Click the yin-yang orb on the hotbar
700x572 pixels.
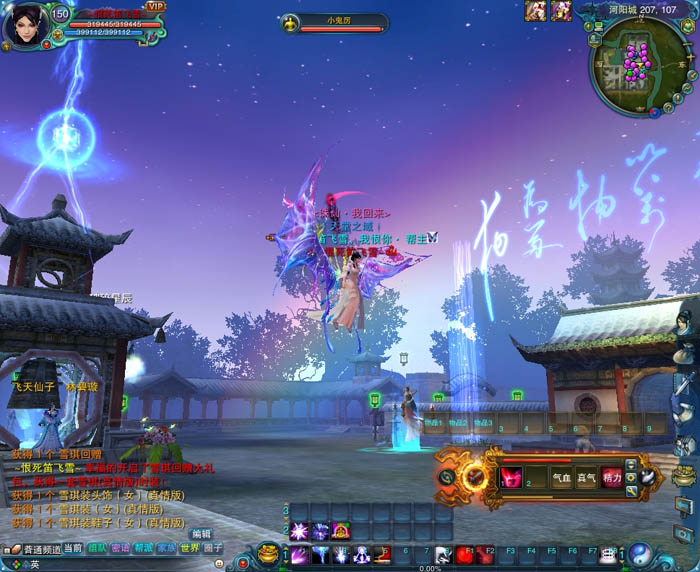pyautogui.click(x=641, y=553)
